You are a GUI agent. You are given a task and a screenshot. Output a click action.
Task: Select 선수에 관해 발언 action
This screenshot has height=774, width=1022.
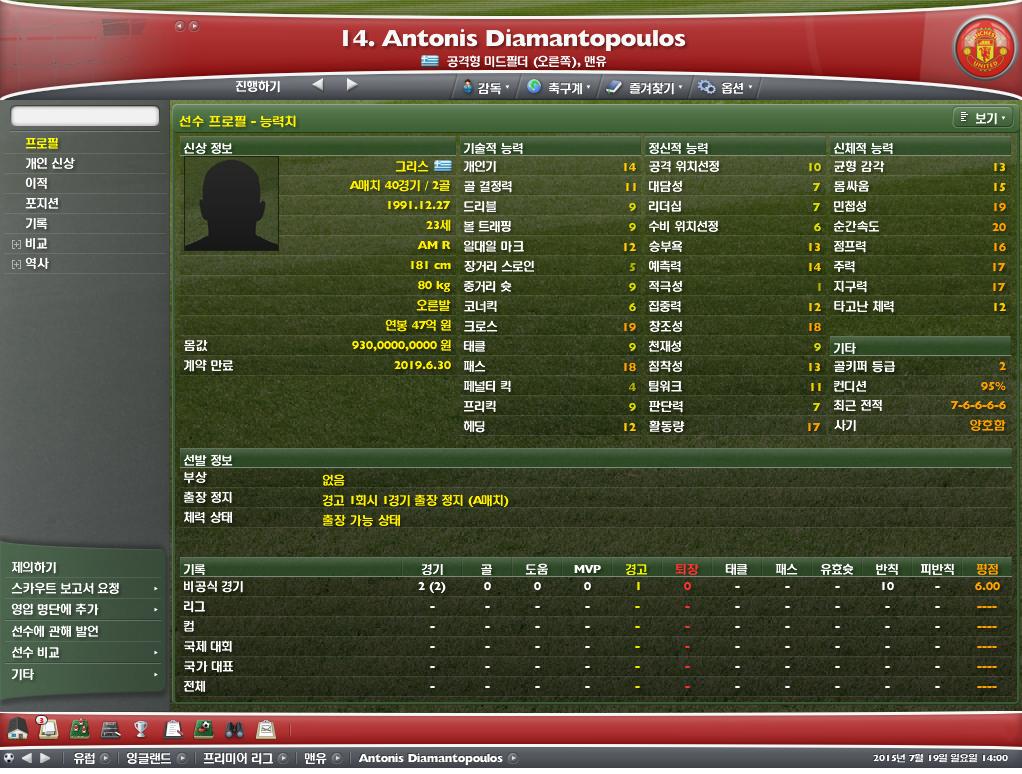pos(54,631)
